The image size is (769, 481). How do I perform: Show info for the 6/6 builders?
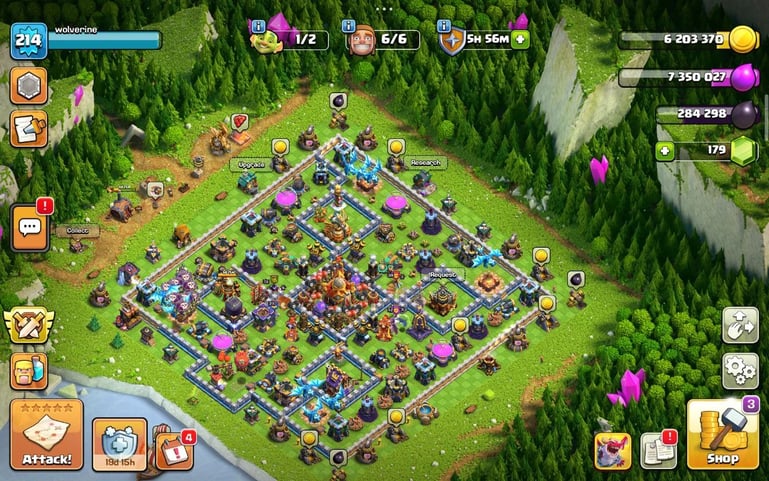point(349,26)
